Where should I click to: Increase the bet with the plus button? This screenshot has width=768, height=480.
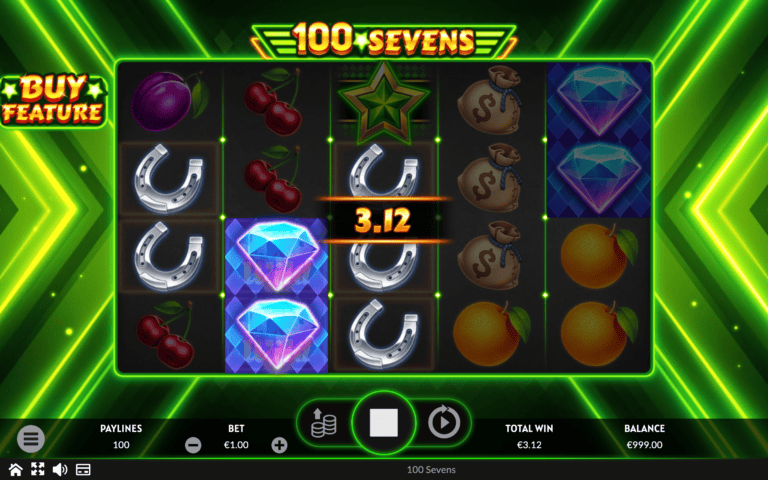(x=279, y=445)
